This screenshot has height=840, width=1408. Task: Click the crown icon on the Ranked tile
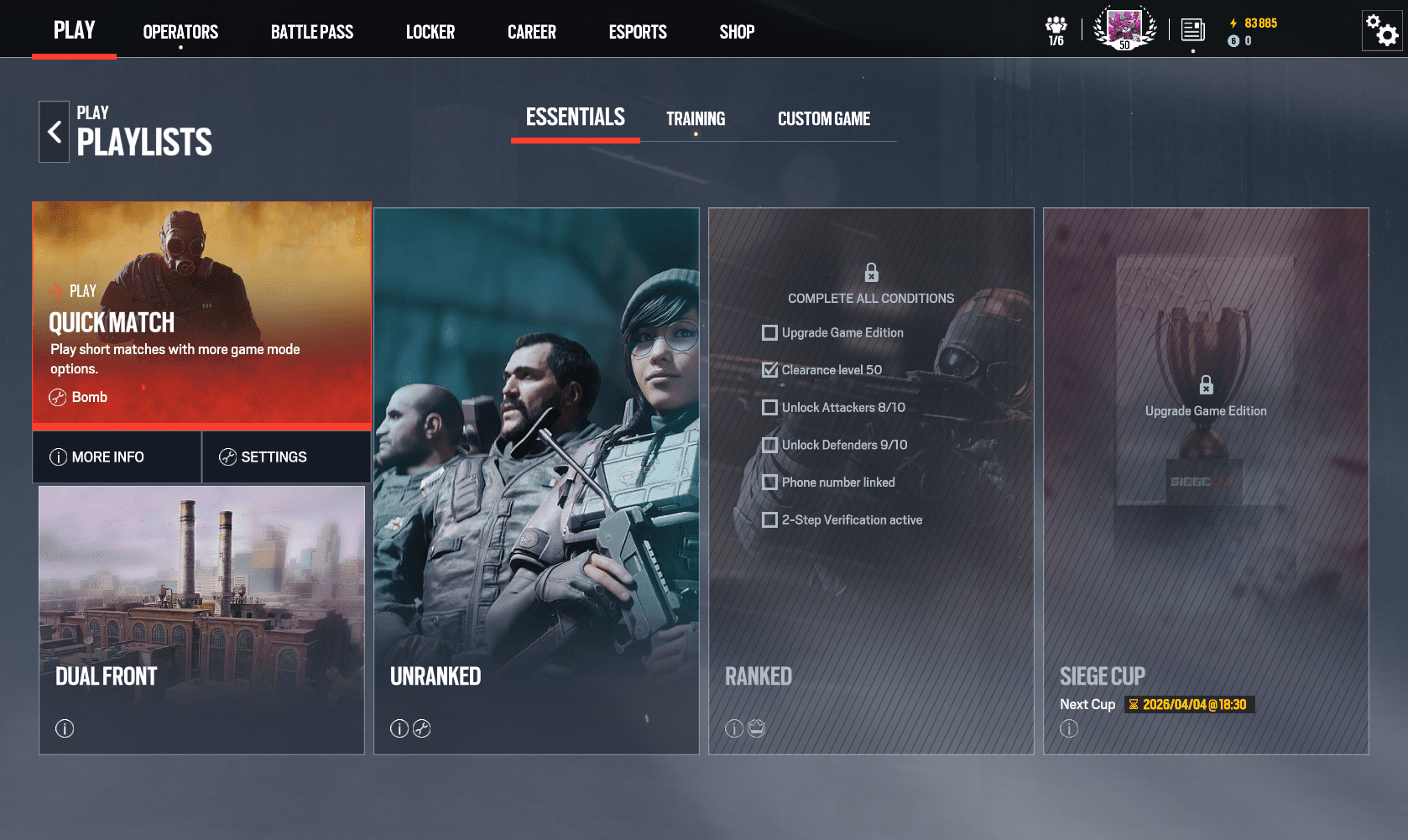pyautogui.click(x=757, y=728)
